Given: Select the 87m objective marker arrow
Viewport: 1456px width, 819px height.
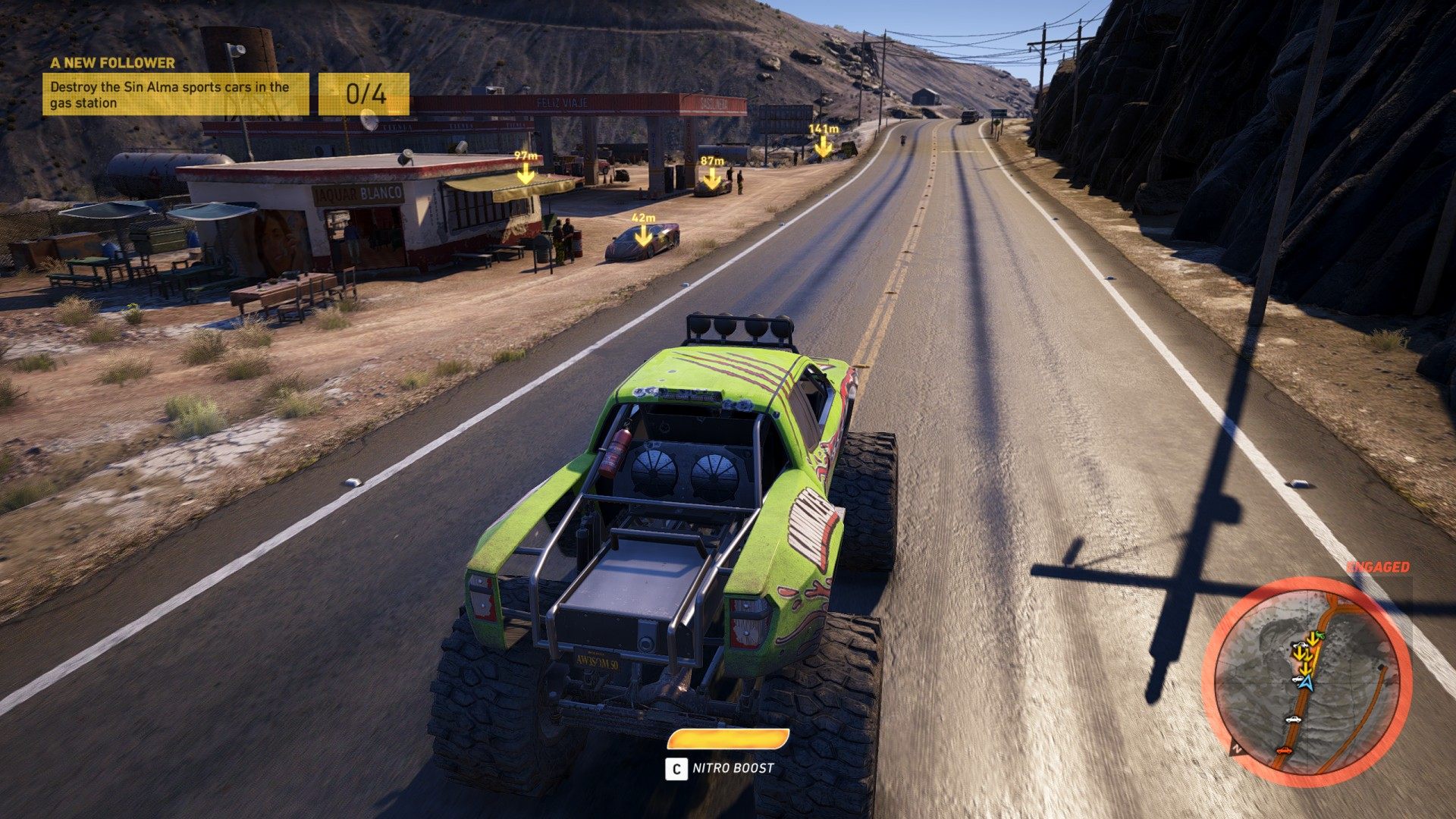Looking at the screenshot, I should pyautogui.click(x=711, y=178).
